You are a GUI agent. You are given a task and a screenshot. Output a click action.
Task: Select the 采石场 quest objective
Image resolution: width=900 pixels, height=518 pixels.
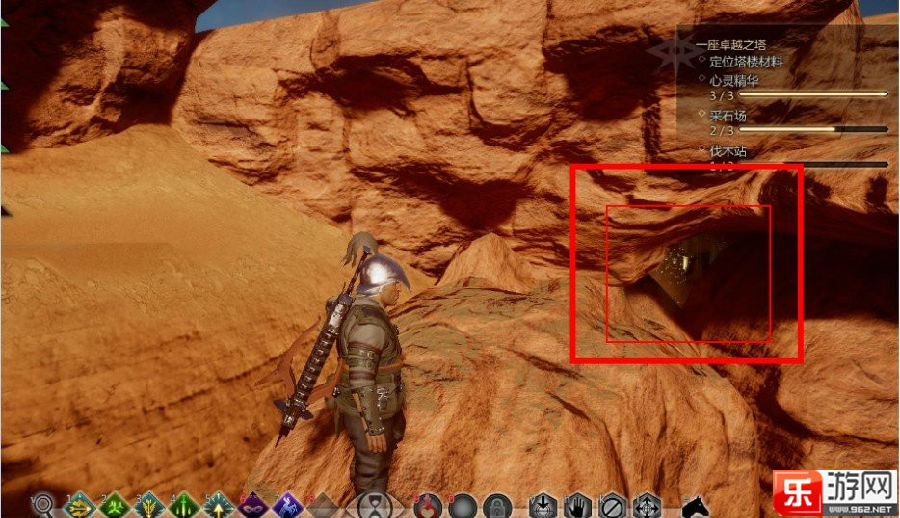(x=729, y=115)
